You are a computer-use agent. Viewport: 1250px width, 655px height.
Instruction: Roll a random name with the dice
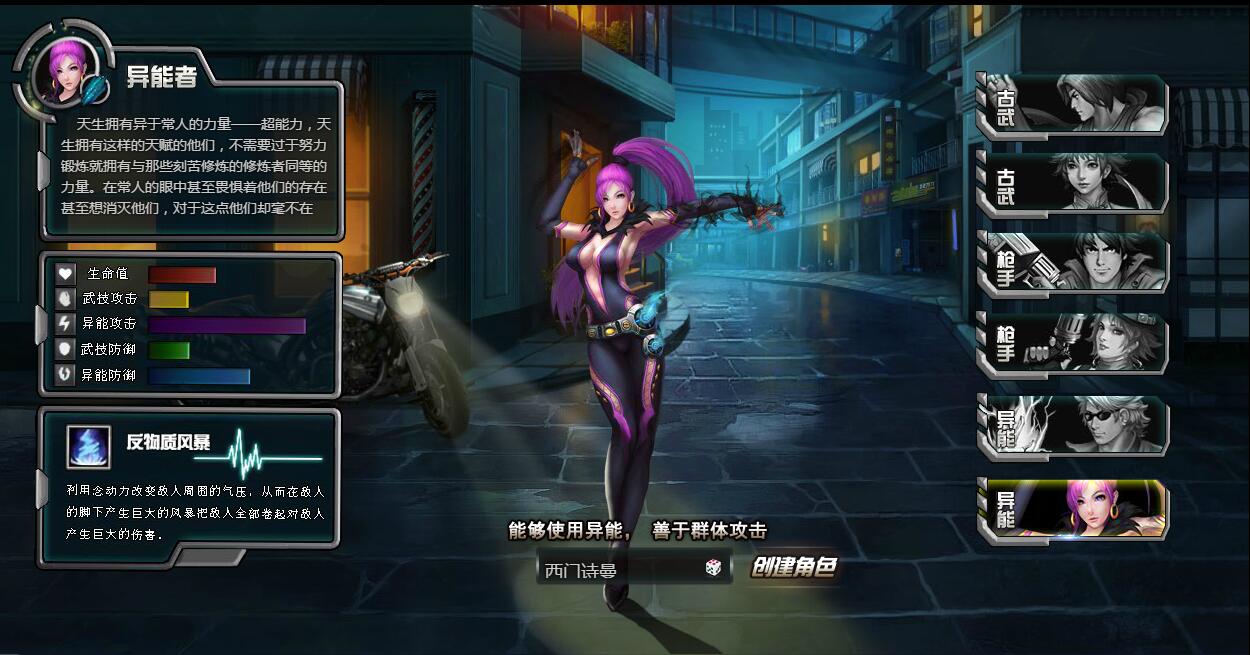click(713, 568)
